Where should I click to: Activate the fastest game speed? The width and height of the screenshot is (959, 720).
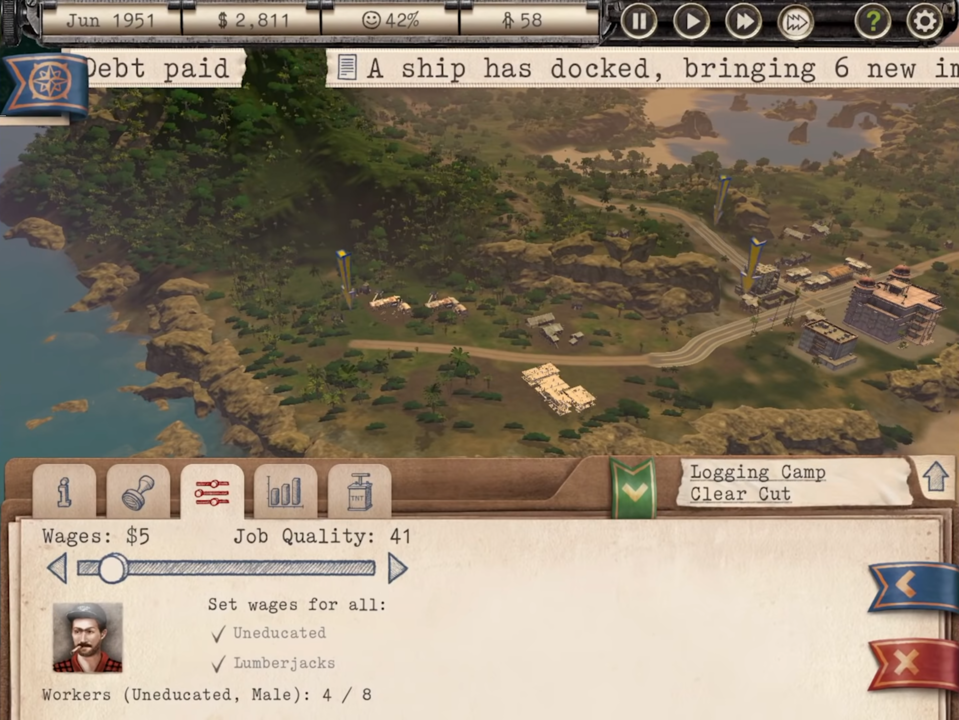(x=795, y=21)
